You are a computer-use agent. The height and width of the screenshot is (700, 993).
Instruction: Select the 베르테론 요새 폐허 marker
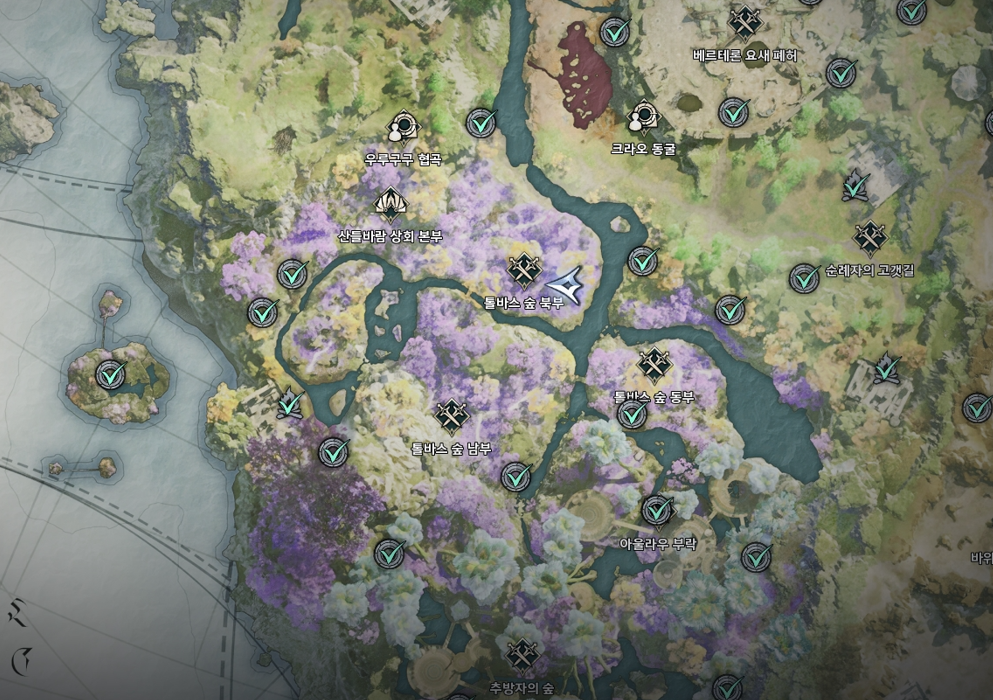745,23
